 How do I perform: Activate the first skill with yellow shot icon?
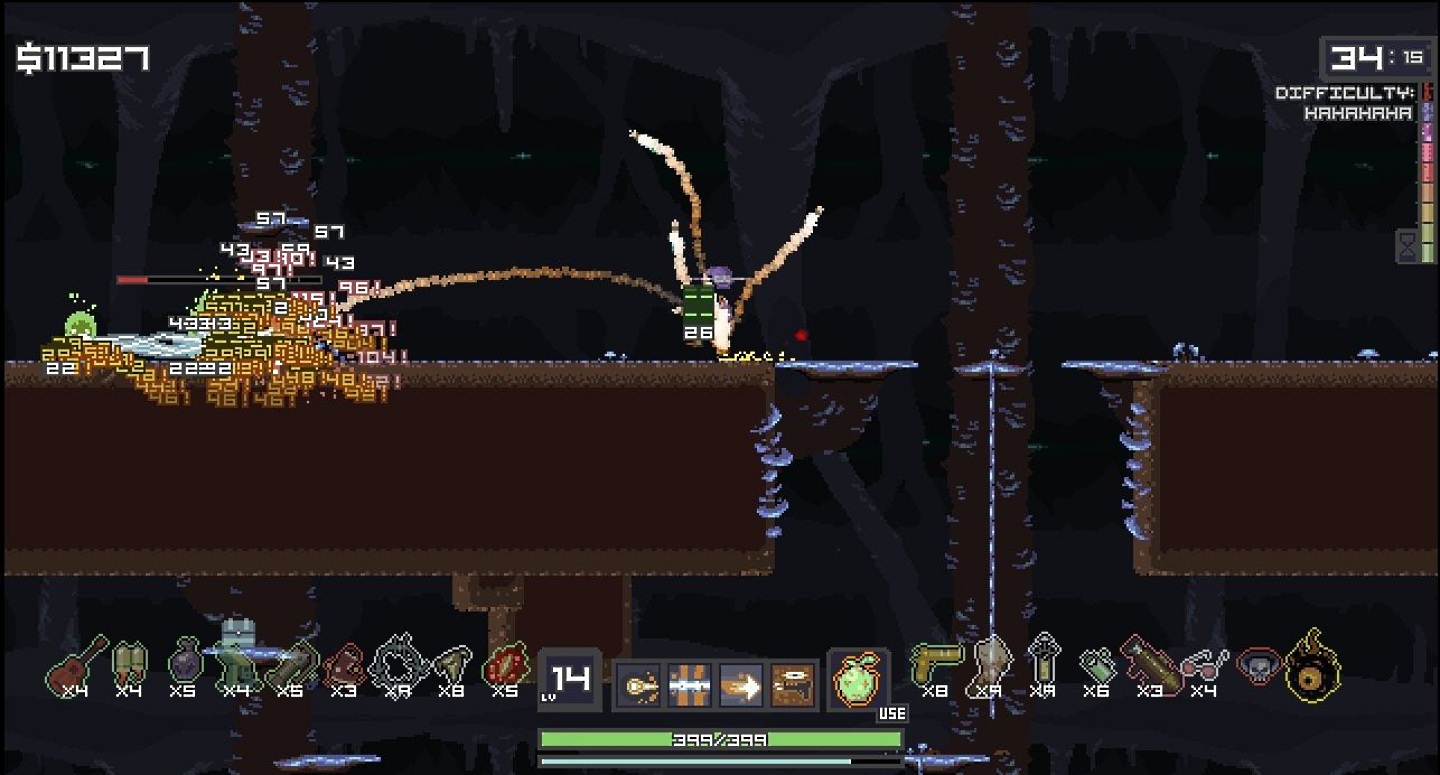pos(639,686)
